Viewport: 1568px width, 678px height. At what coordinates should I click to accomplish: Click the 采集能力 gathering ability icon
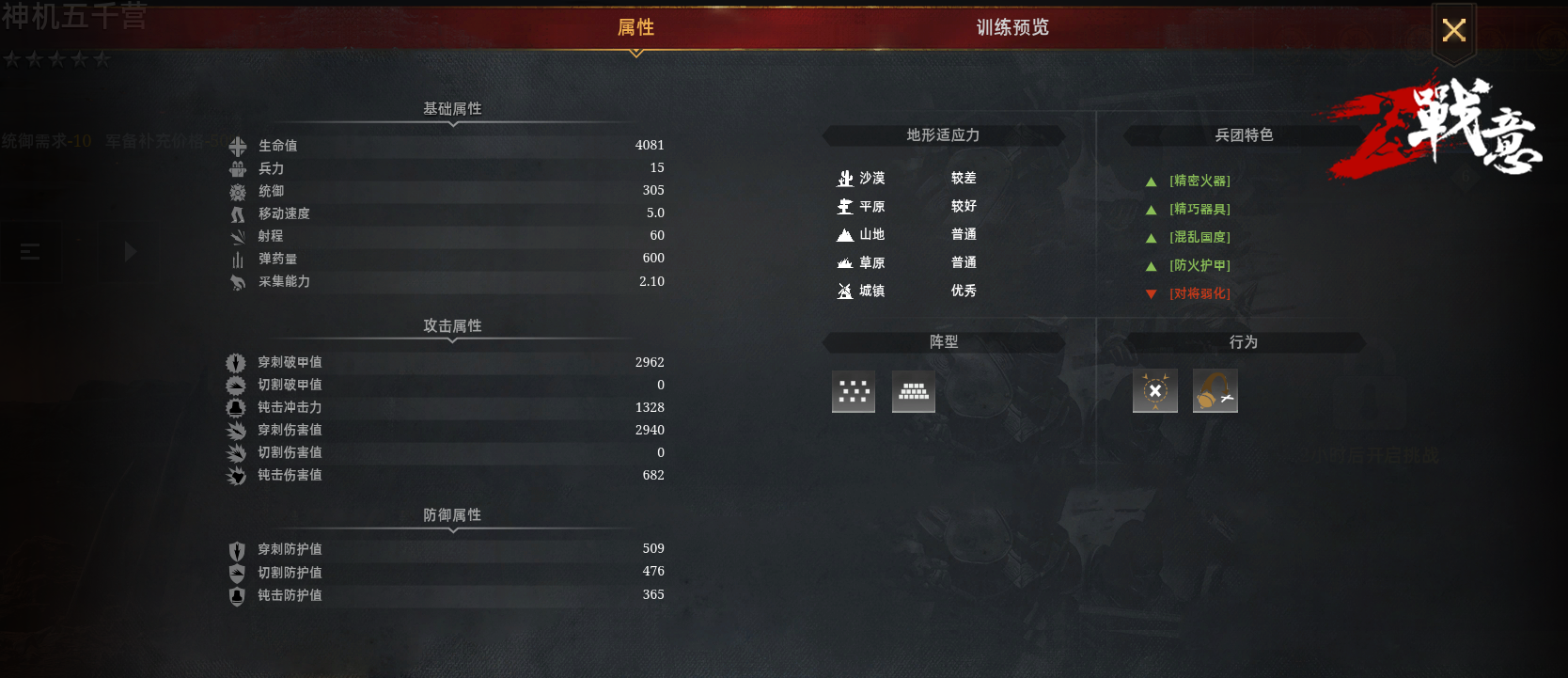(238, 282)
